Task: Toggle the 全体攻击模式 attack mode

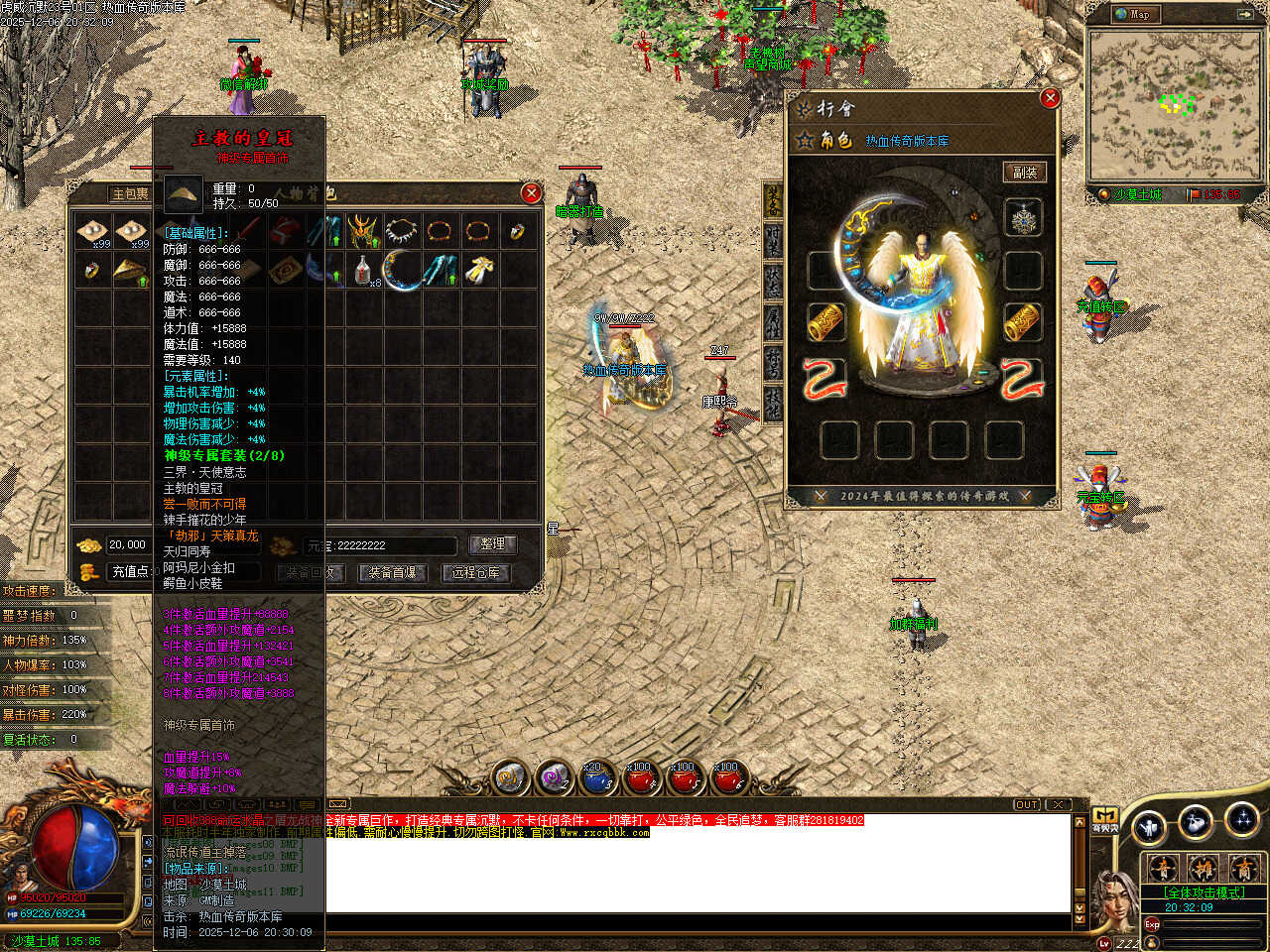Action: tap(1203, 892)
